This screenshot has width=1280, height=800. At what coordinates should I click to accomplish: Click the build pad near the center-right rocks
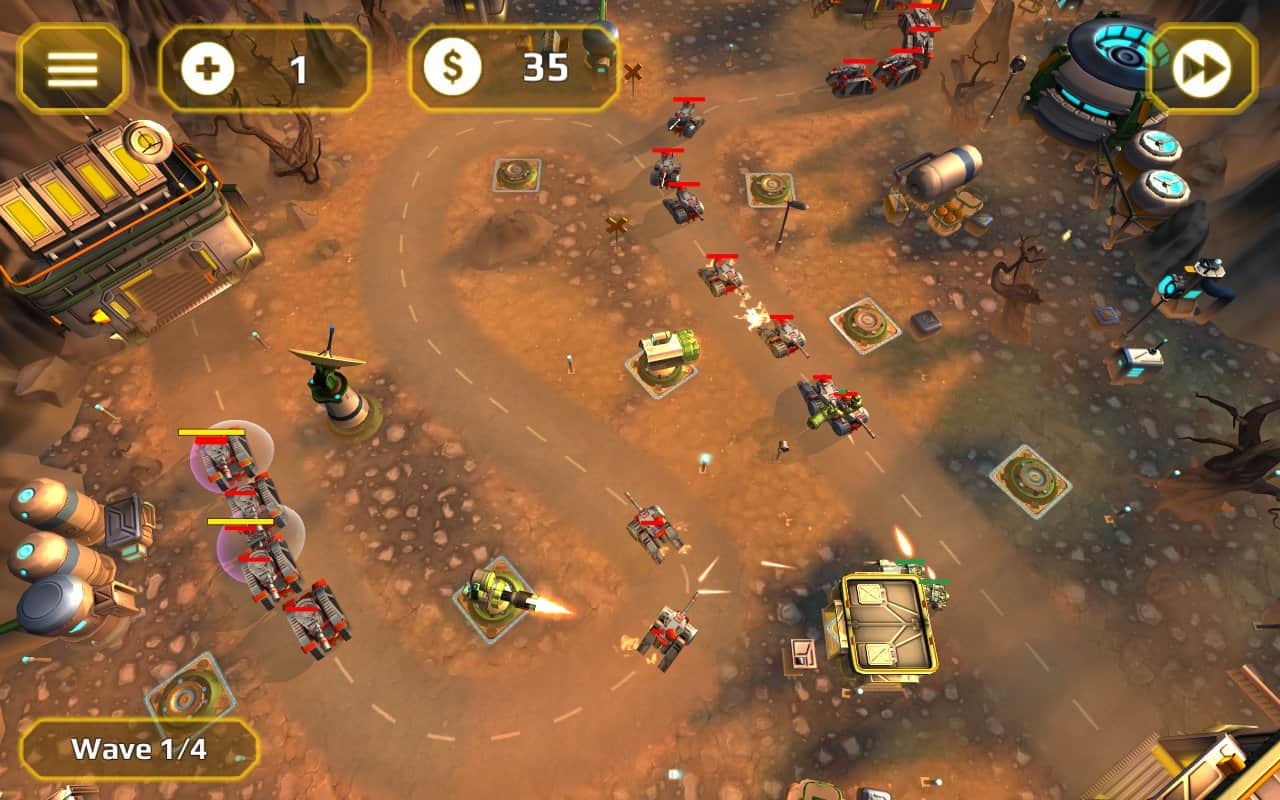[x=863, y=326]
